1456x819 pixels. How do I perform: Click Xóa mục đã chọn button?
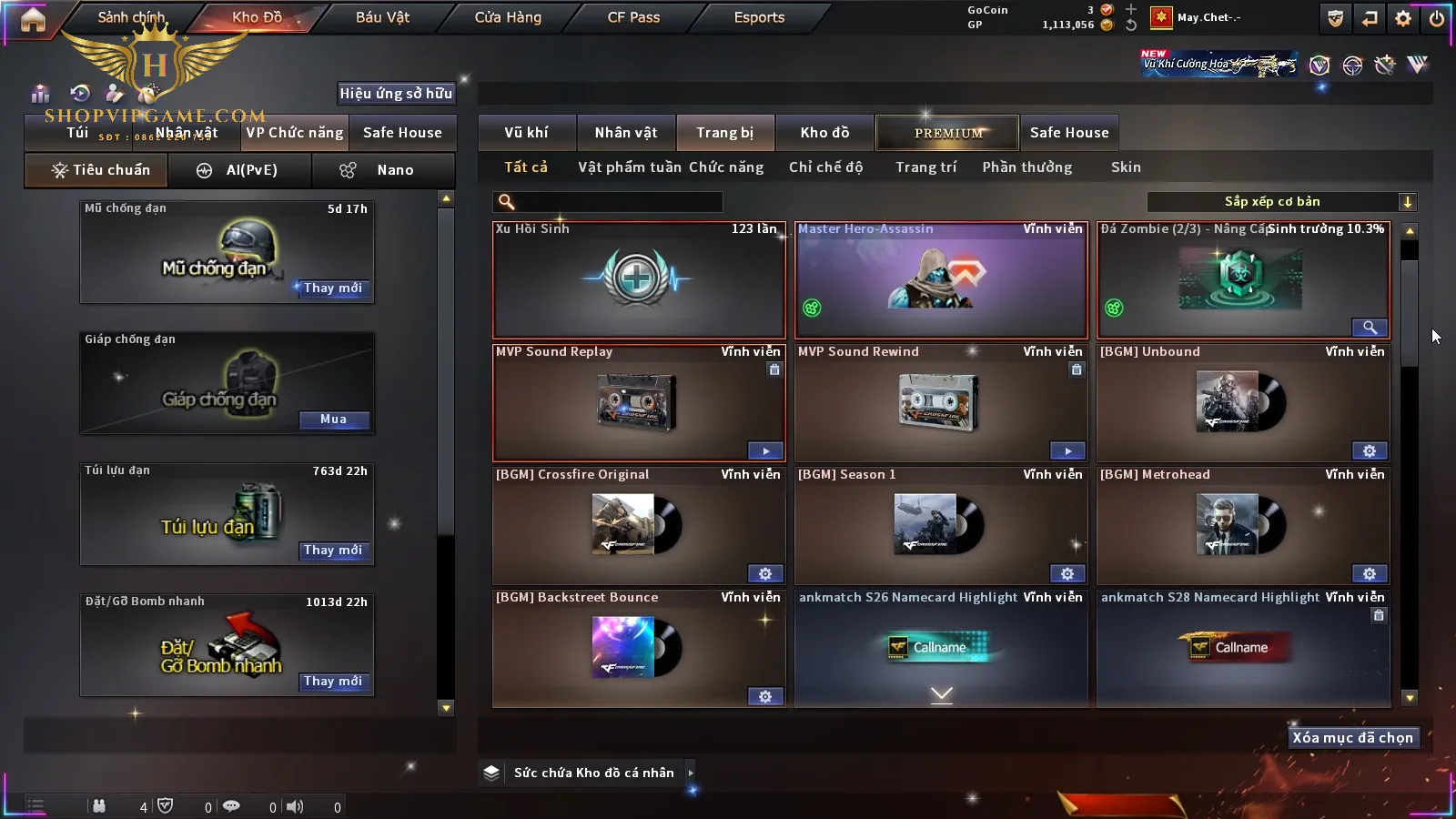coord(1352,738)
